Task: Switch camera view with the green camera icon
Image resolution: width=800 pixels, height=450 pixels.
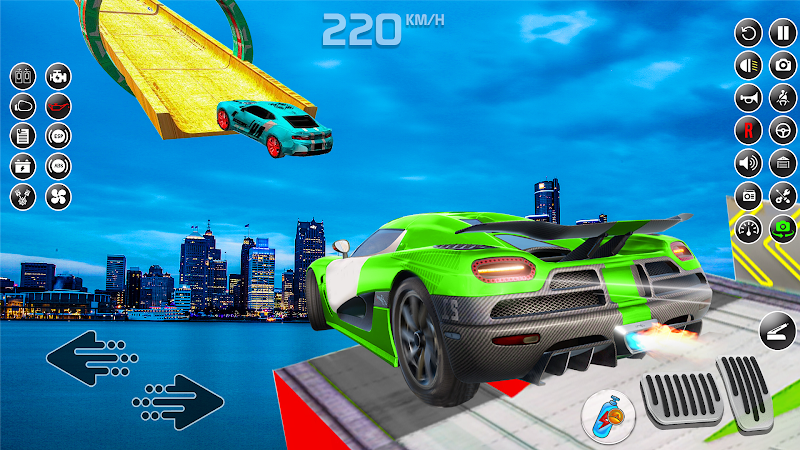Action: (781, 227)
